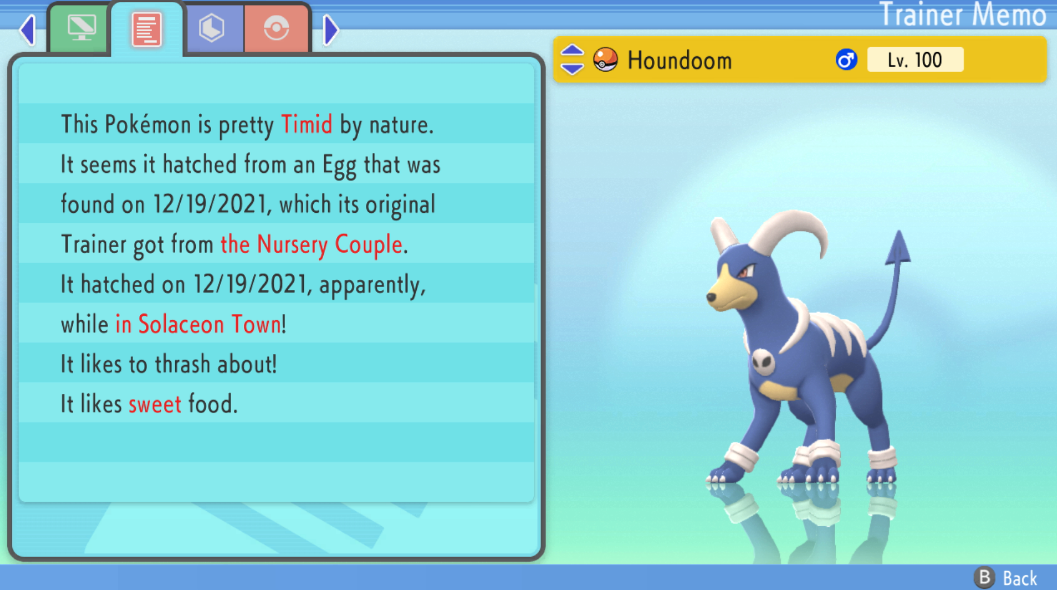Switch to the green summary screen tab
This screenshot has width=1057, height=590.
(x=79, y=29)
